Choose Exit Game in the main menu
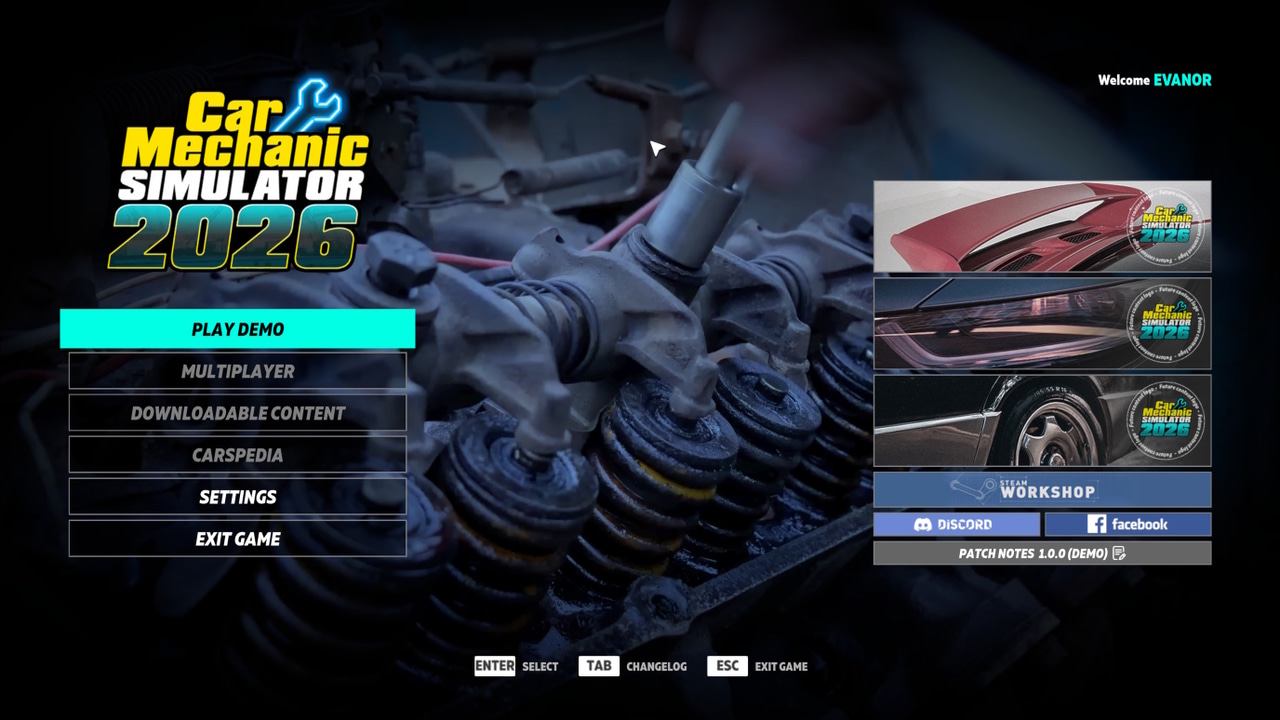 (237, 539)
